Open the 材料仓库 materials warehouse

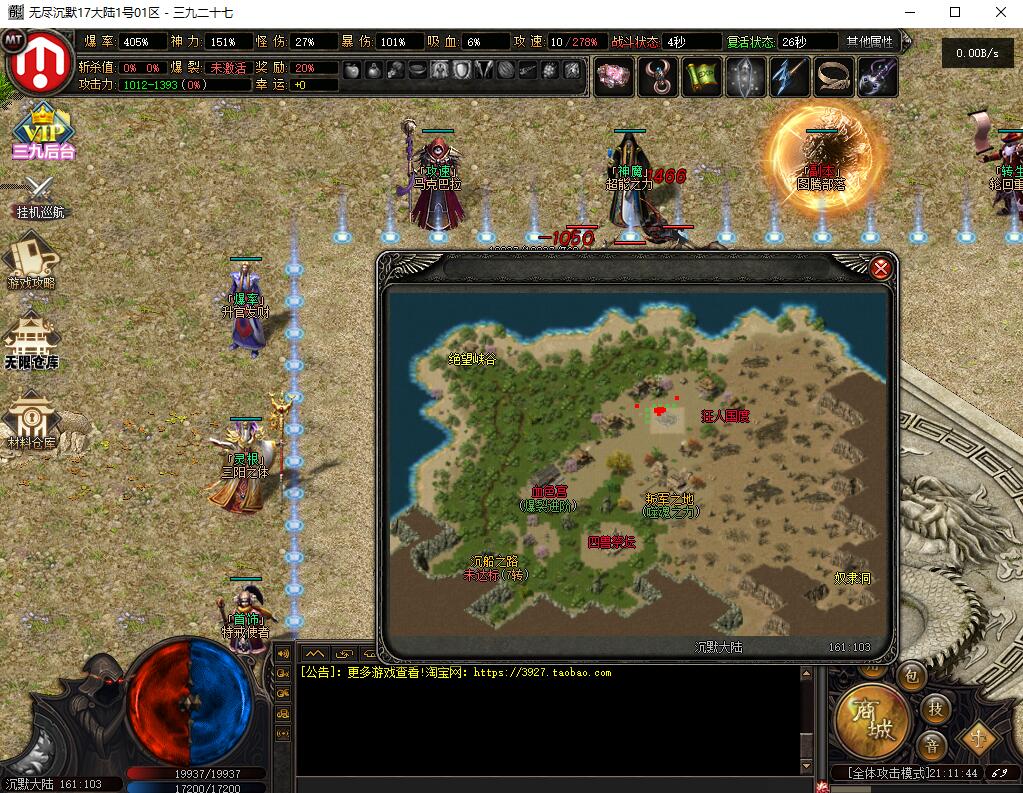(x=30, y=422)
